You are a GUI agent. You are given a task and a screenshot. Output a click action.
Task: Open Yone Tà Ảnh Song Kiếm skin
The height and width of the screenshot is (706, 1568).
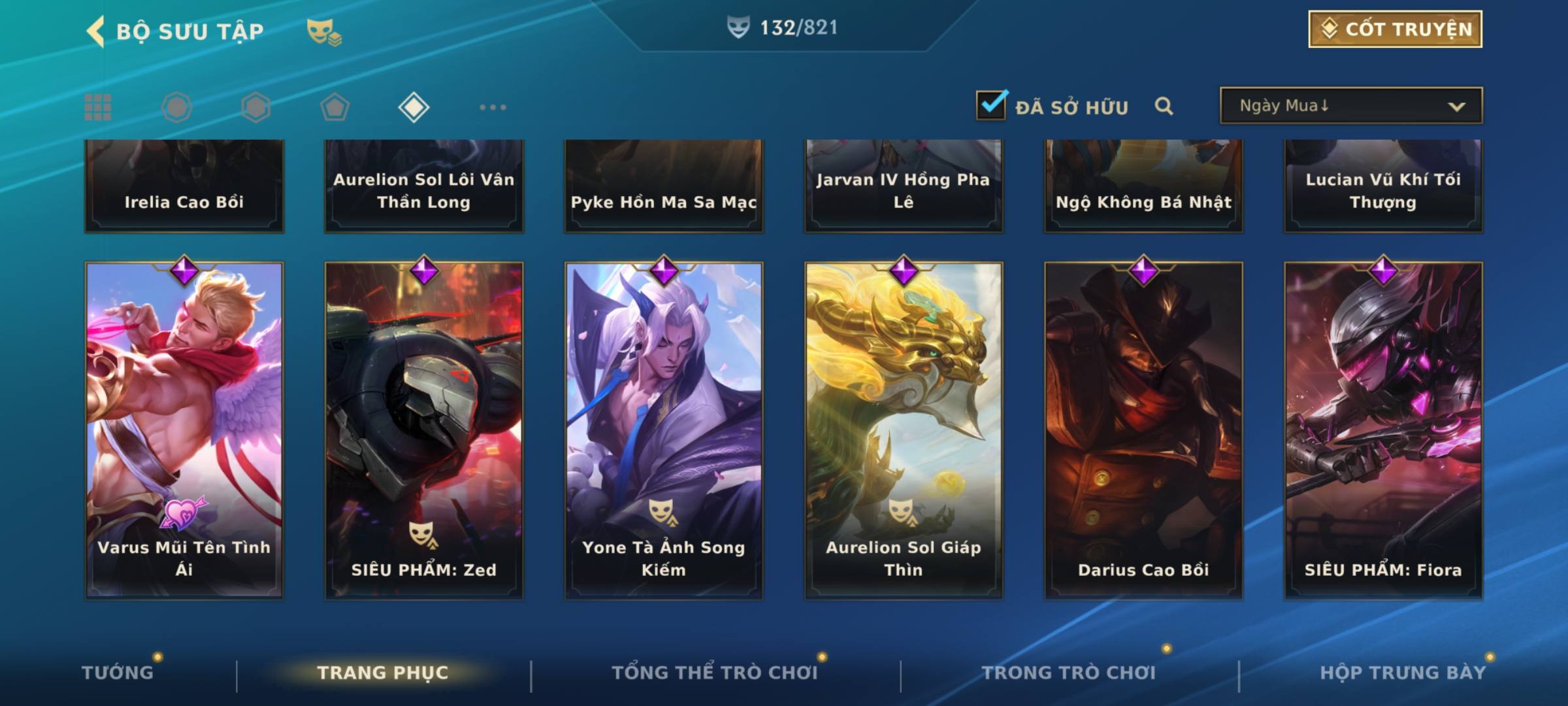pos(664,430)
